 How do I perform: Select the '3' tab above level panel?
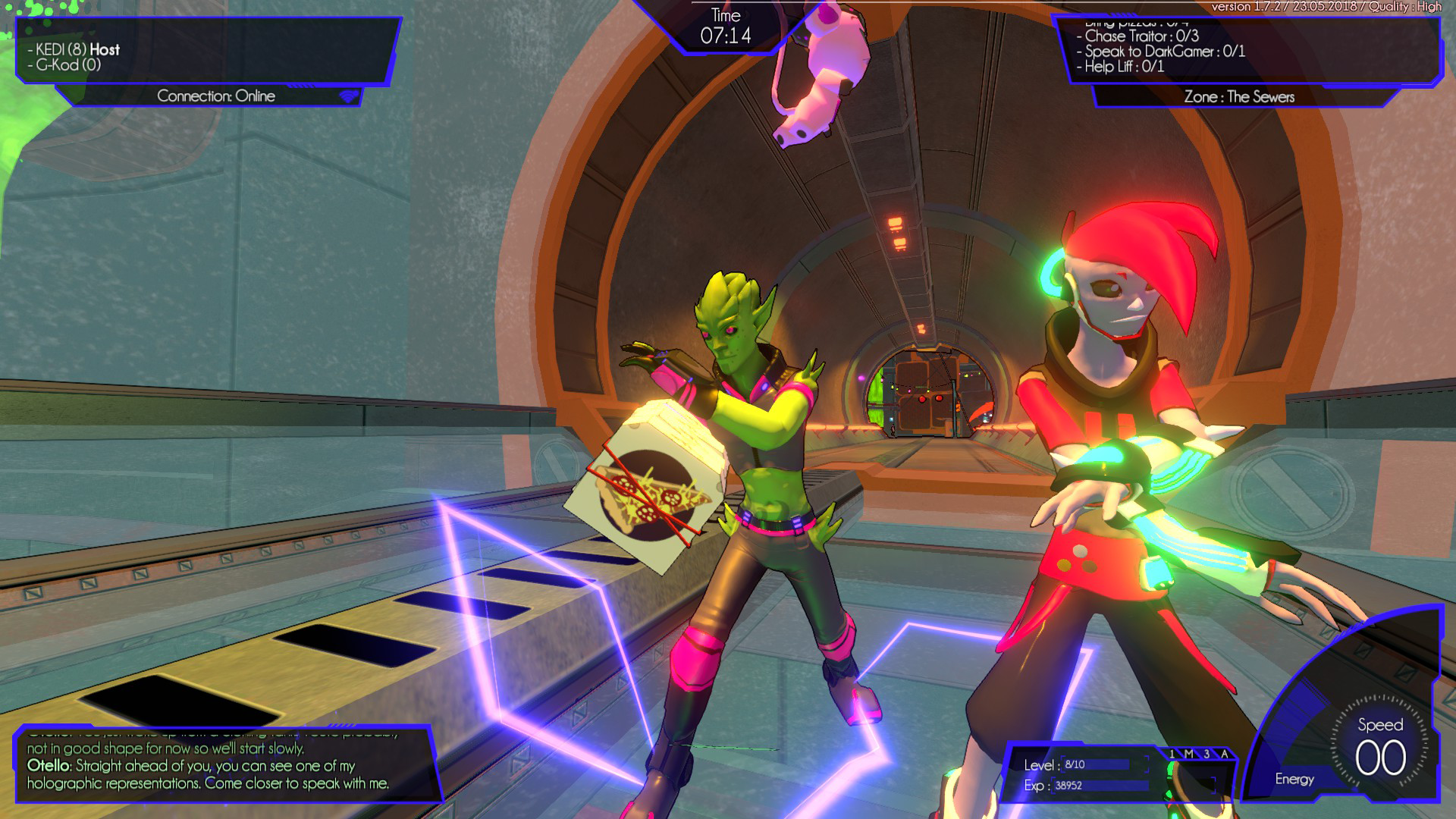coord(1207,754)
